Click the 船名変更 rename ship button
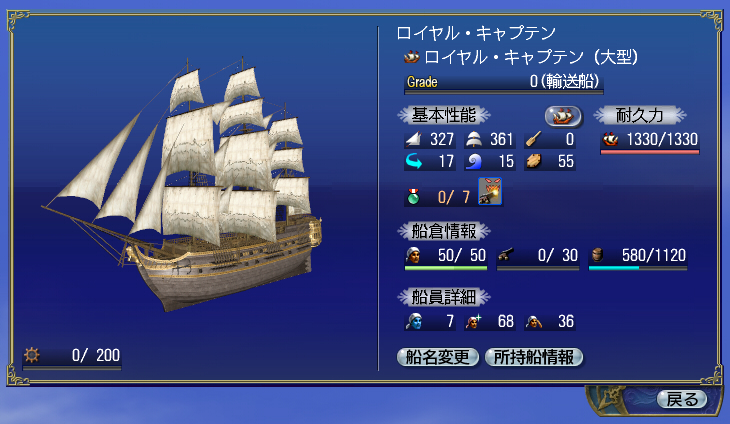The width and height of the screenshot is (730, 424). [439, 357]
